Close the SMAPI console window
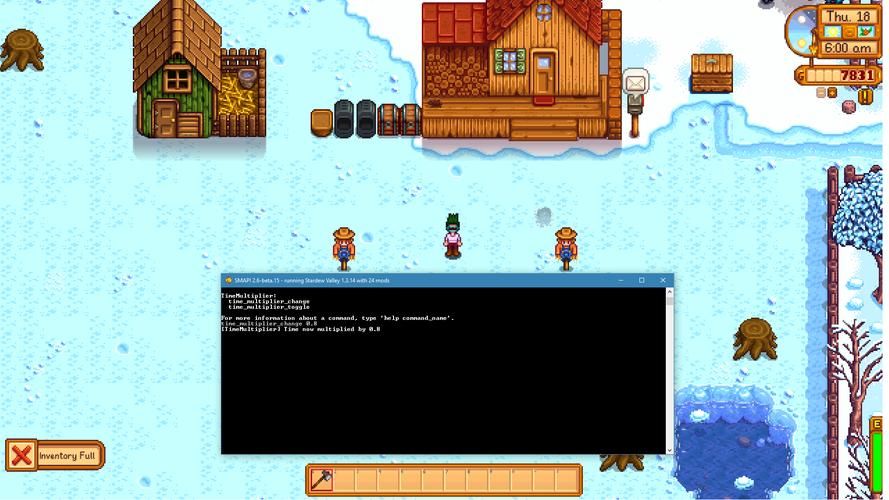Image resolution: width=889 pixels, height=500 pixels. [x=662, y=280]
